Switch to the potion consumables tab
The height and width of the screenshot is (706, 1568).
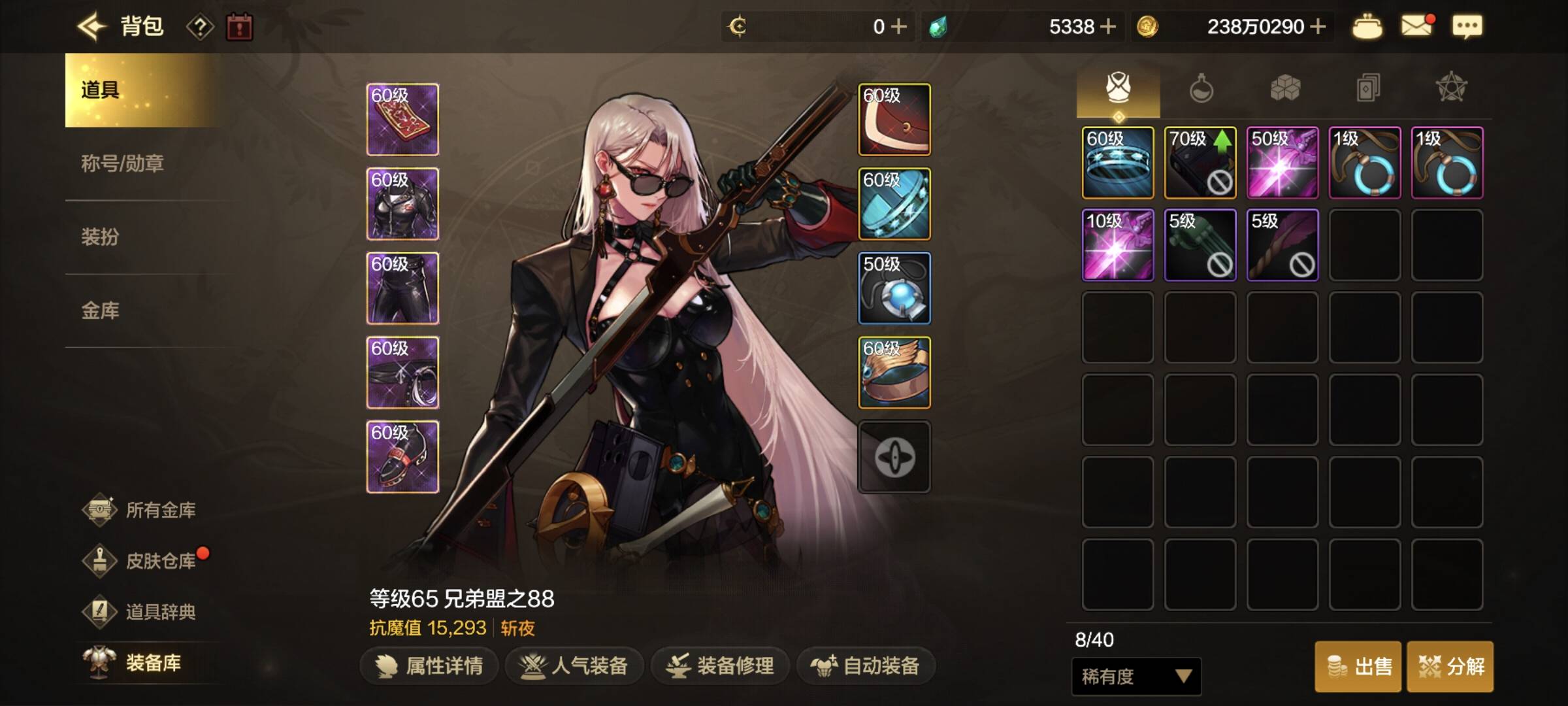pyautogui.click(x=1201, y=88)
